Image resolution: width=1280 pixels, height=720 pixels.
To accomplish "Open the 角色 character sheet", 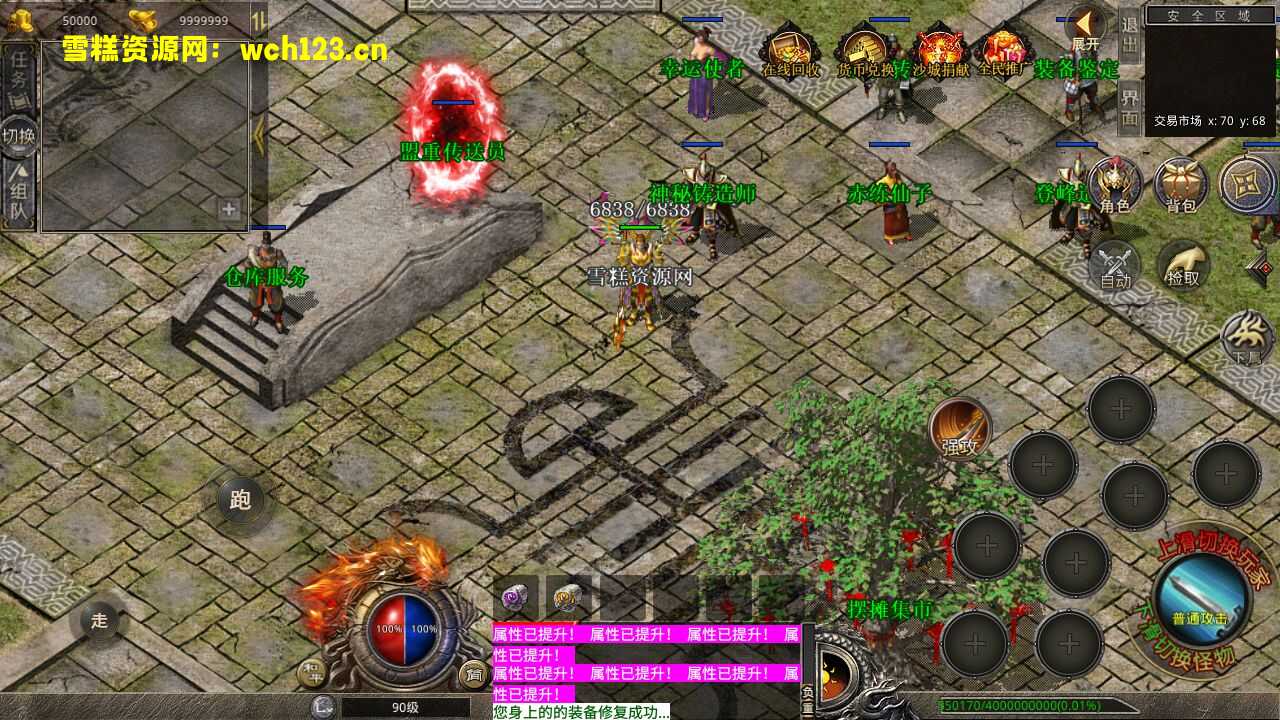I will (1115, 186).
